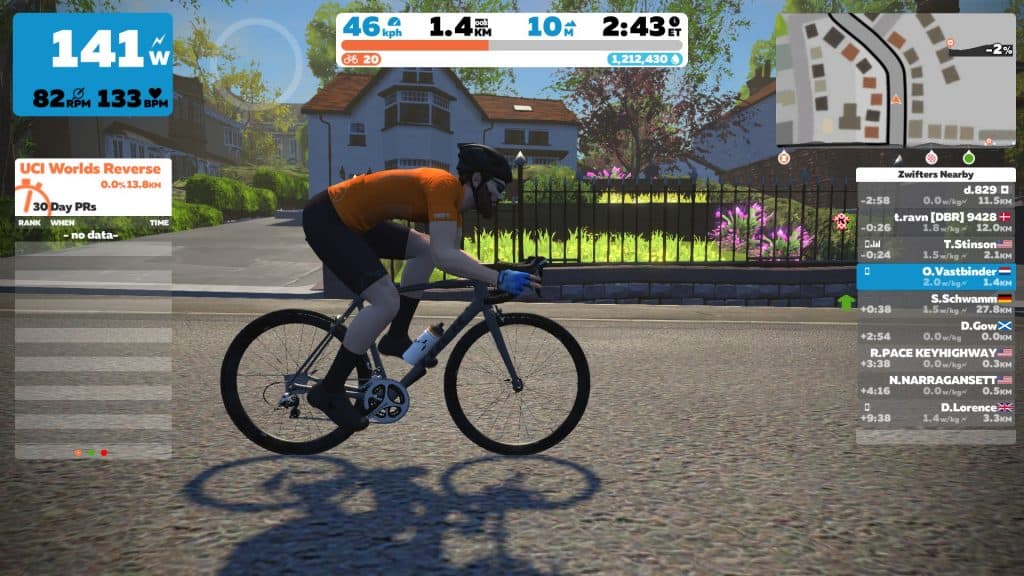
Task: Click the green upward arrow ride-on icon
Action: (x=847, y=302)
